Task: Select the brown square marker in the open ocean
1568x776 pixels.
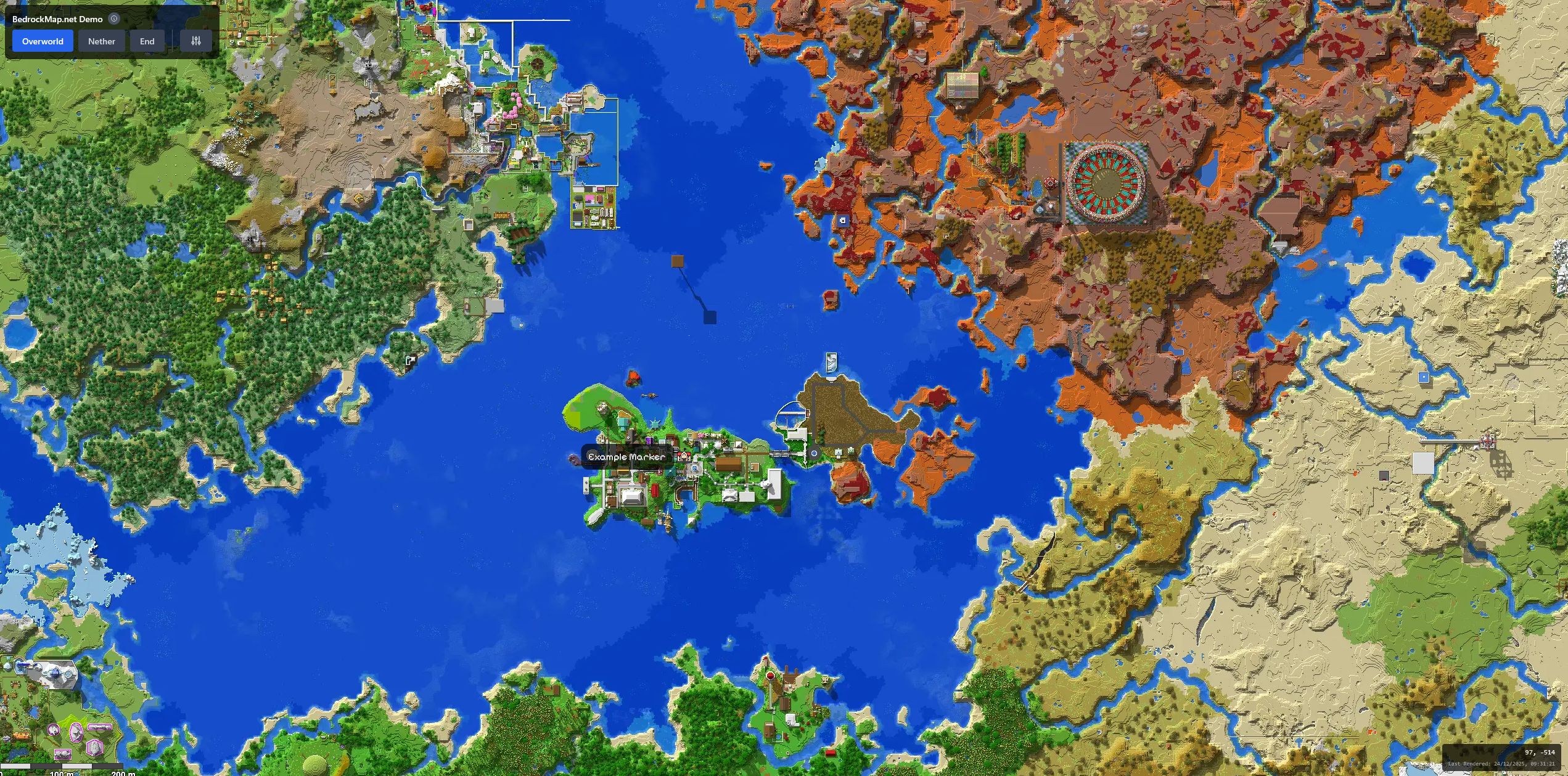Action: [x=676, y=262]
